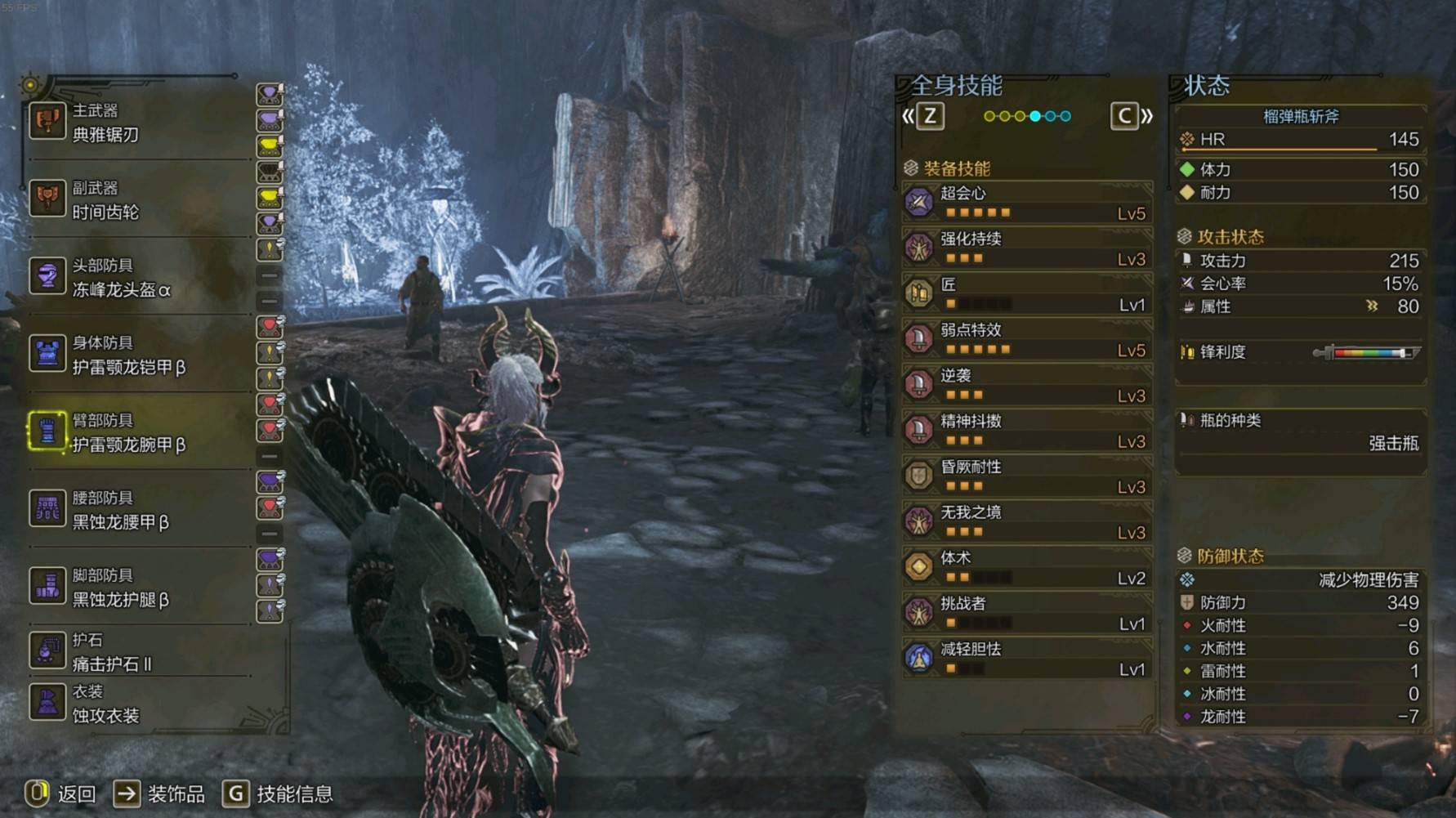Viewport: 1456px width, 818px height.
Task: Choose the 逆袭 skill row
Action: click(x=1027, y=385)
